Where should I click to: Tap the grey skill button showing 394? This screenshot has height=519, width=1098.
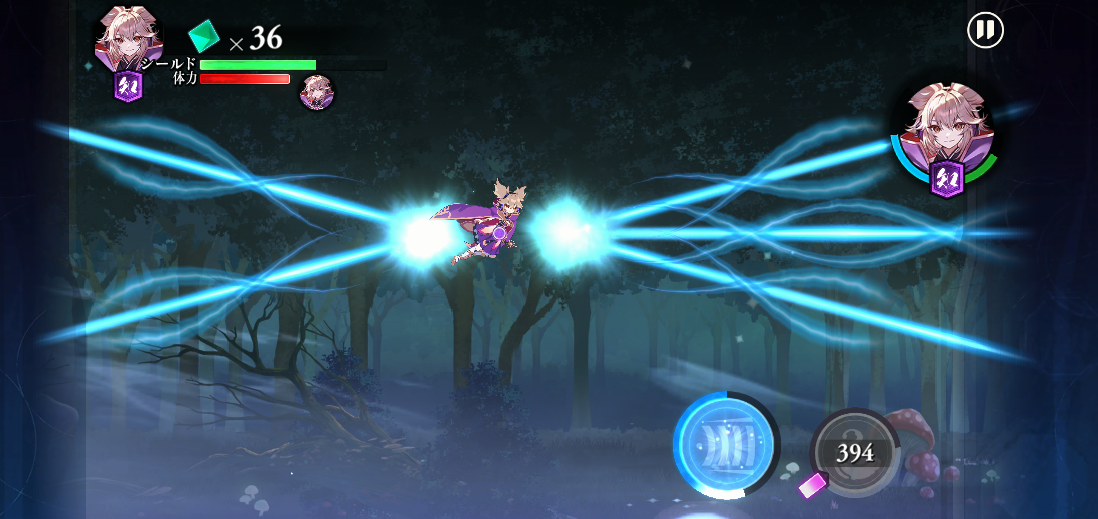click(854, 454)
